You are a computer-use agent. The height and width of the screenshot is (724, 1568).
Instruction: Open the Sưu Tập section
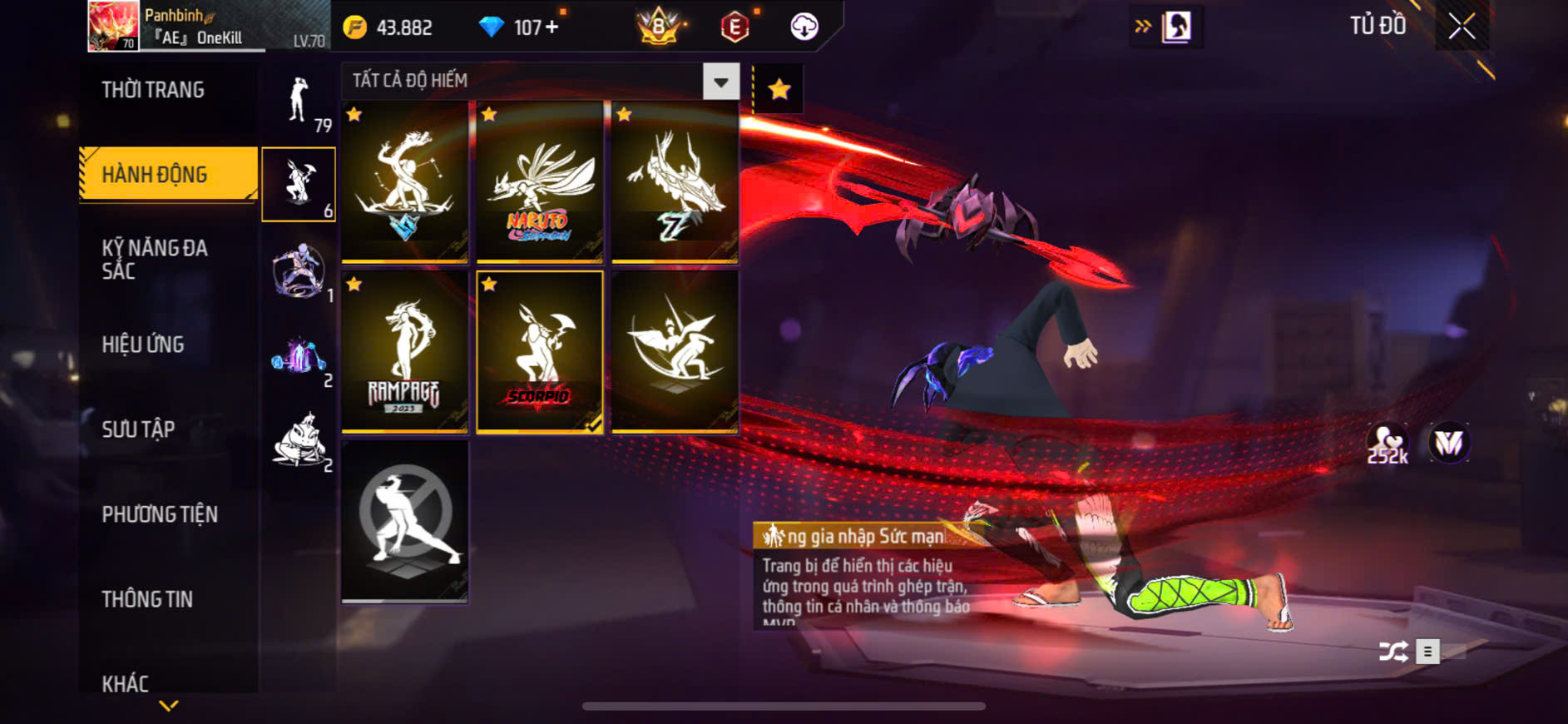tap(138, 429)
